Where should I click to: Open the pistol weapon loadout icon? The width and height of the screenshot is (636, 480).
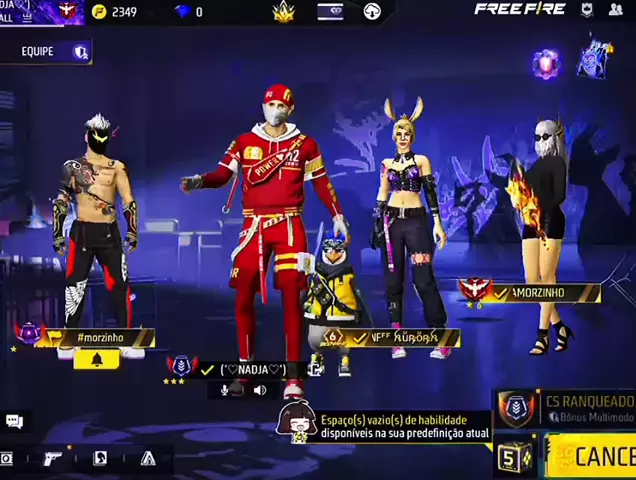coord(52,458)
